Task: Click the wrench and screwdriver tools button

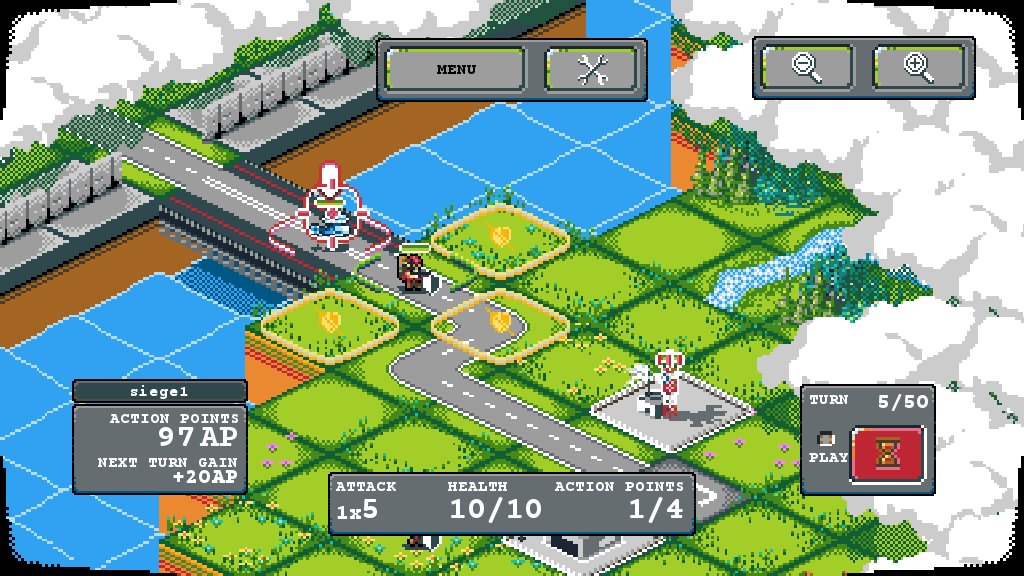Action: click(x=592, y=69)
